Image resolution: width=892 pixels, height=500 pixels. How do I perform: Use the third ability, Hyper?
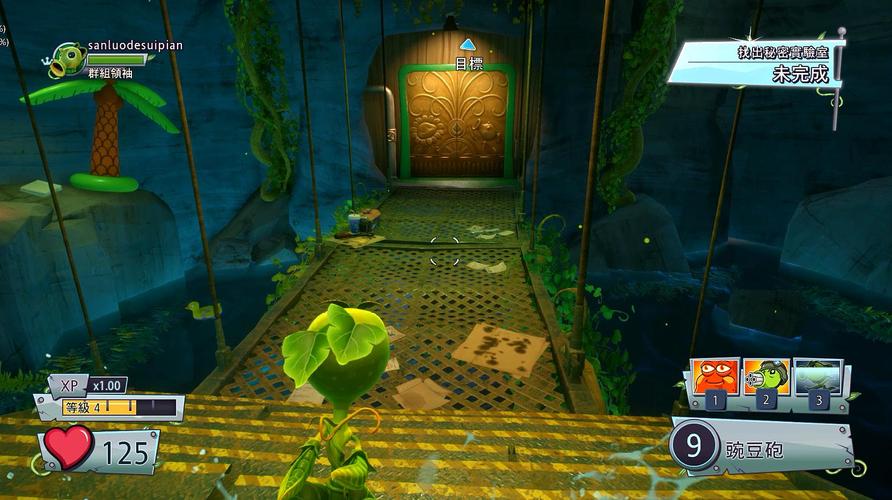(x=818, y=379)
